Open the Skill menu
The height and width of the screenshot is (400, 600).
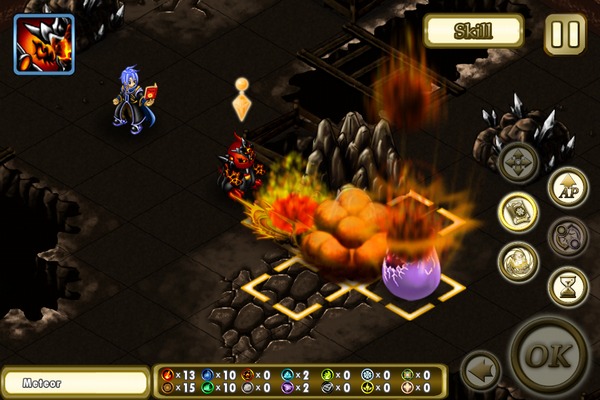coord(474,31)
